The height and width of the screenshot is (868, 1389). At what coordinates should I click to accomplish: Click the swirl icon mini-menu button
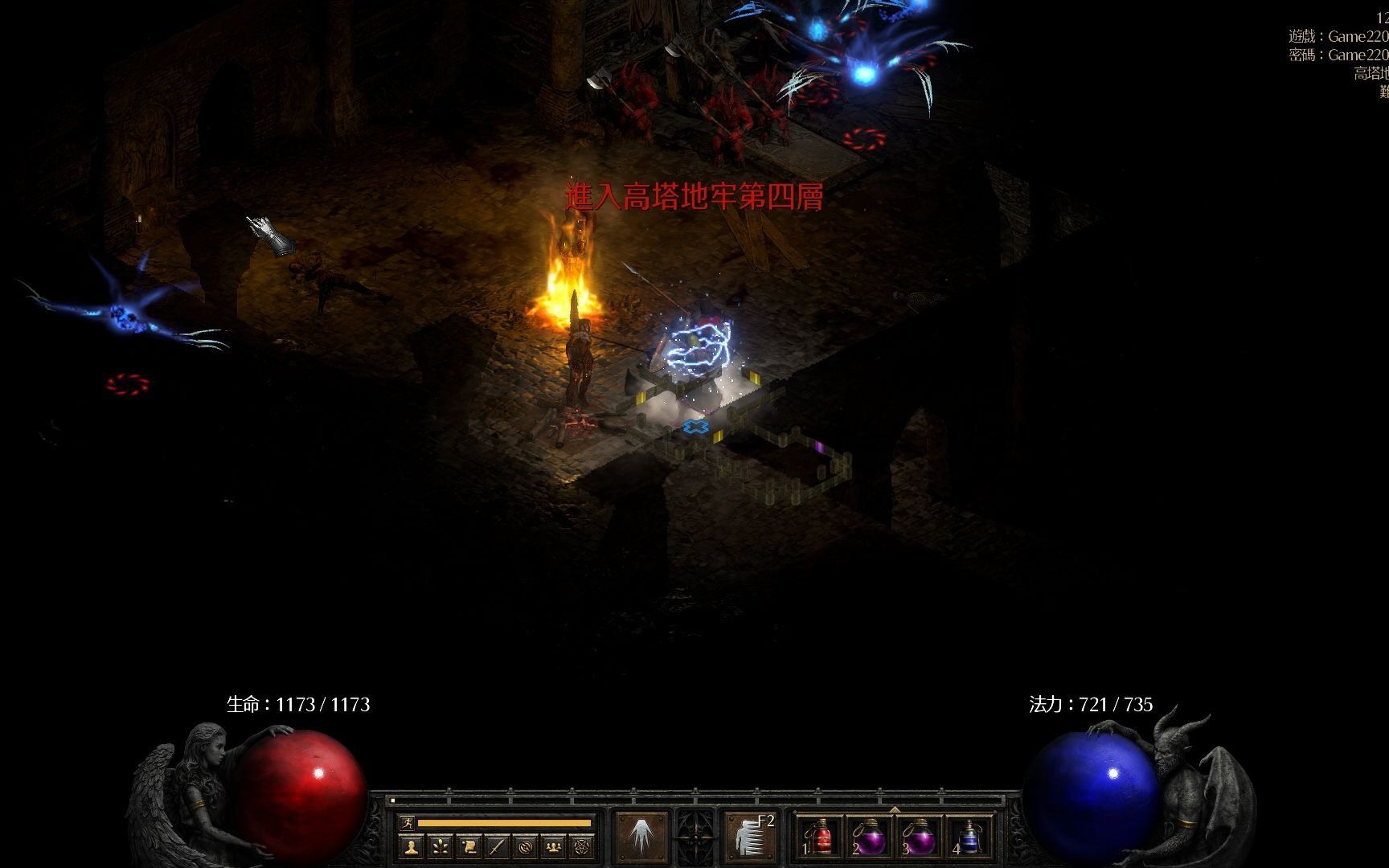pos(526,846)
